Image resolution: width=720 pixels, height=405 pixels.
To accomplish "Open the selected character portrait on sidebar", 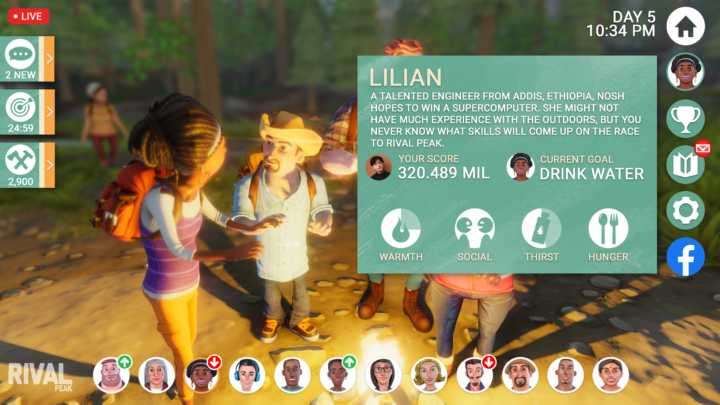I will coord(686,71).
